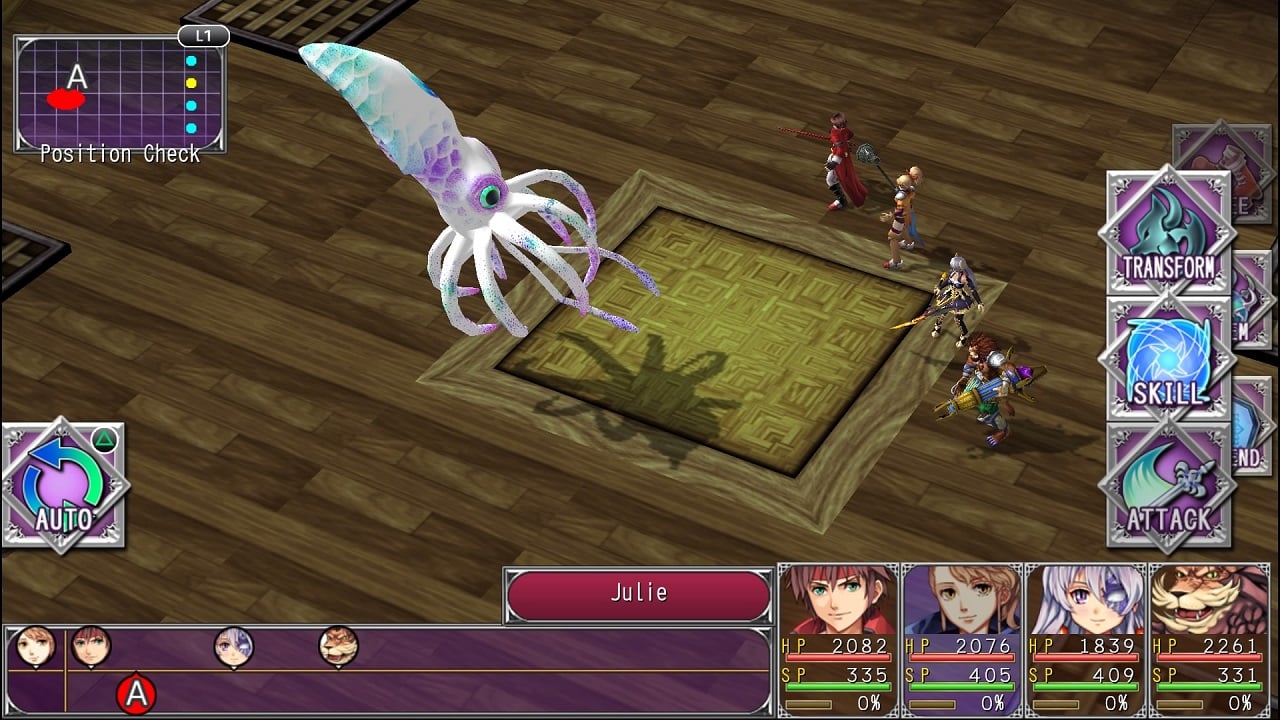This screenshot has width=1280, height=720.
Task: Click the lion beastman's turn-order icon
Action: 338,647
